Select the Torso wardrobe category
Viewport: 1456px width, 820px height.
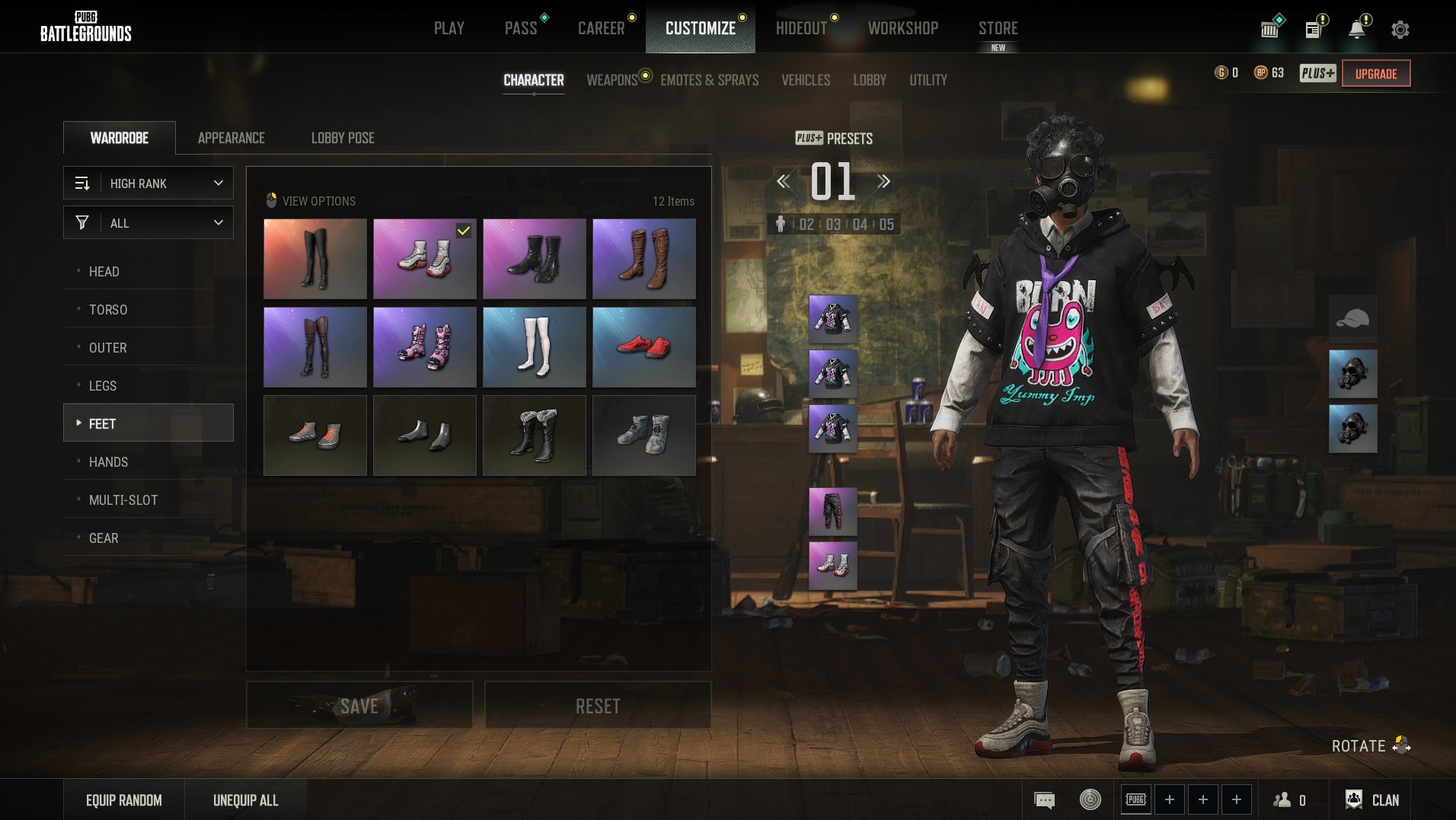108,310
